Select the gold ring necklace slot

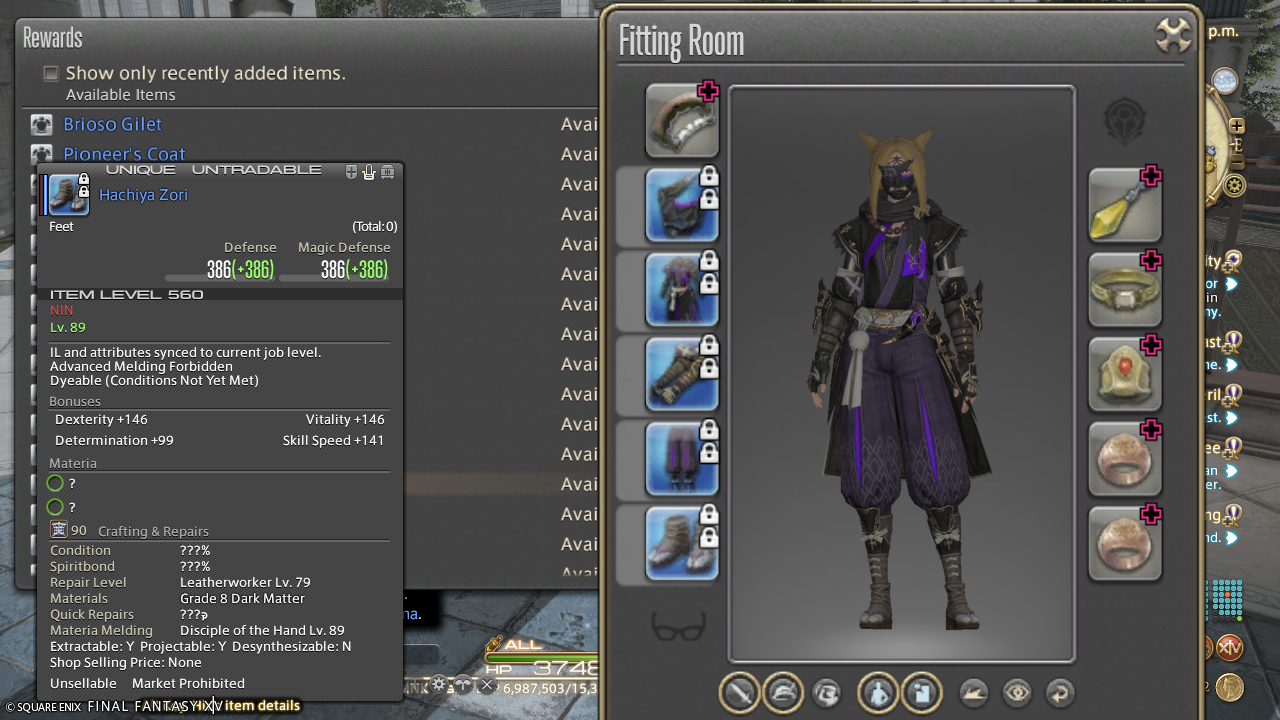coord(1124,290)
